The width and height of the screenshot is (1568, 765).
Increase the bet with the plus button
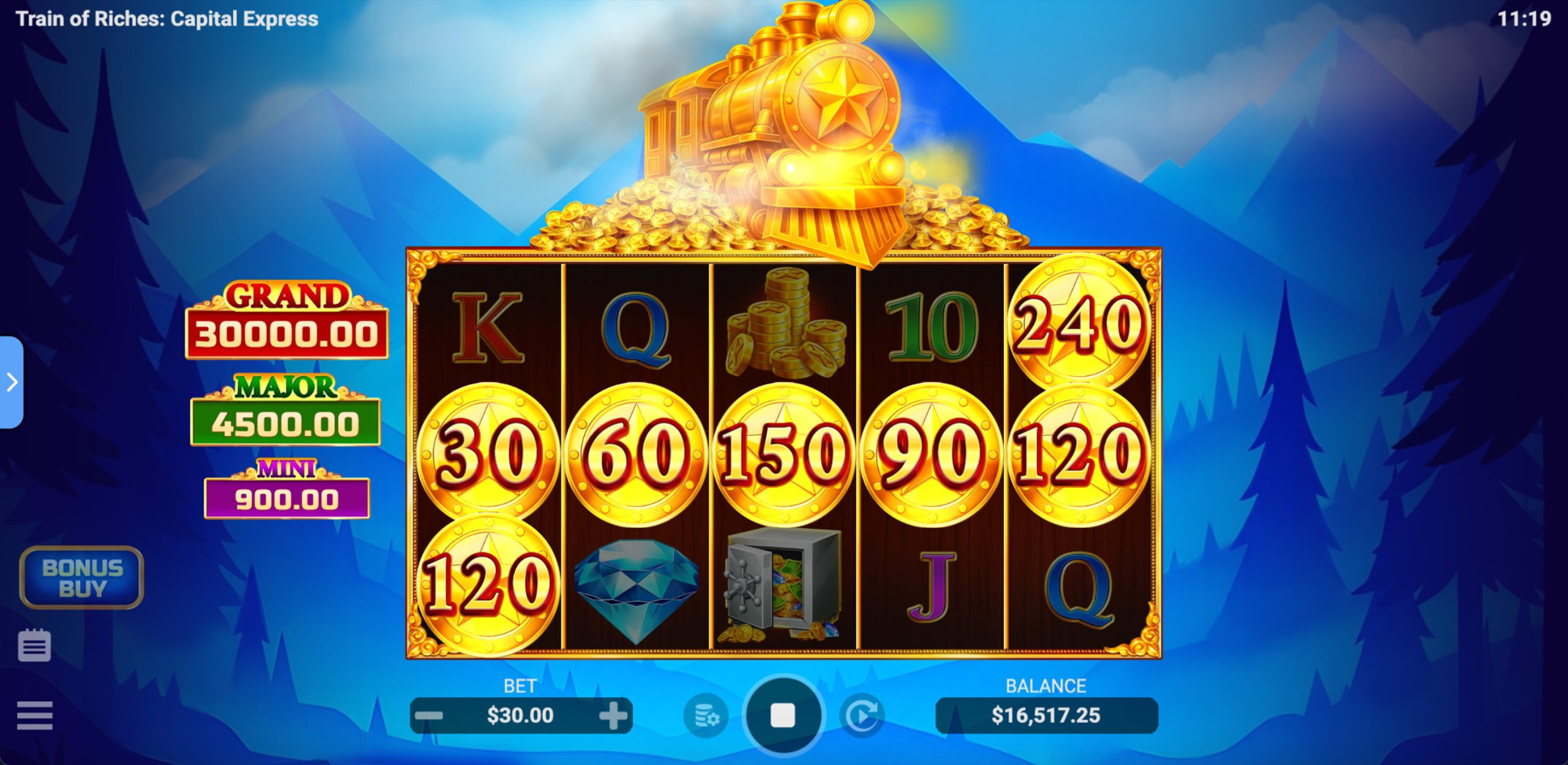(x=613, y=715)
